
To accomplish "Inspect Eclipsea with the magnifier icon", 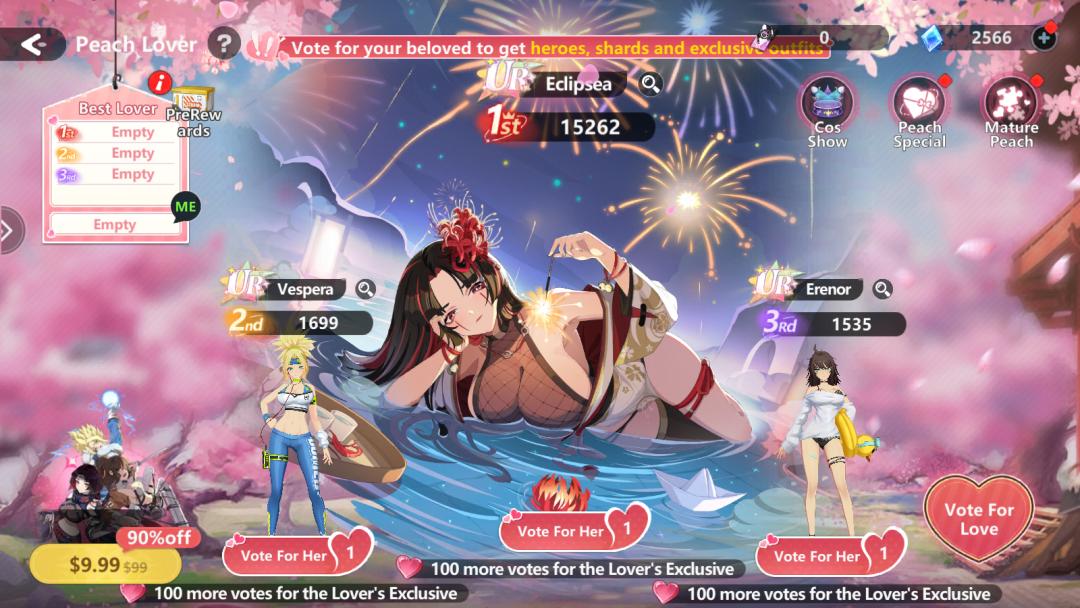I will tap(650, 84).
